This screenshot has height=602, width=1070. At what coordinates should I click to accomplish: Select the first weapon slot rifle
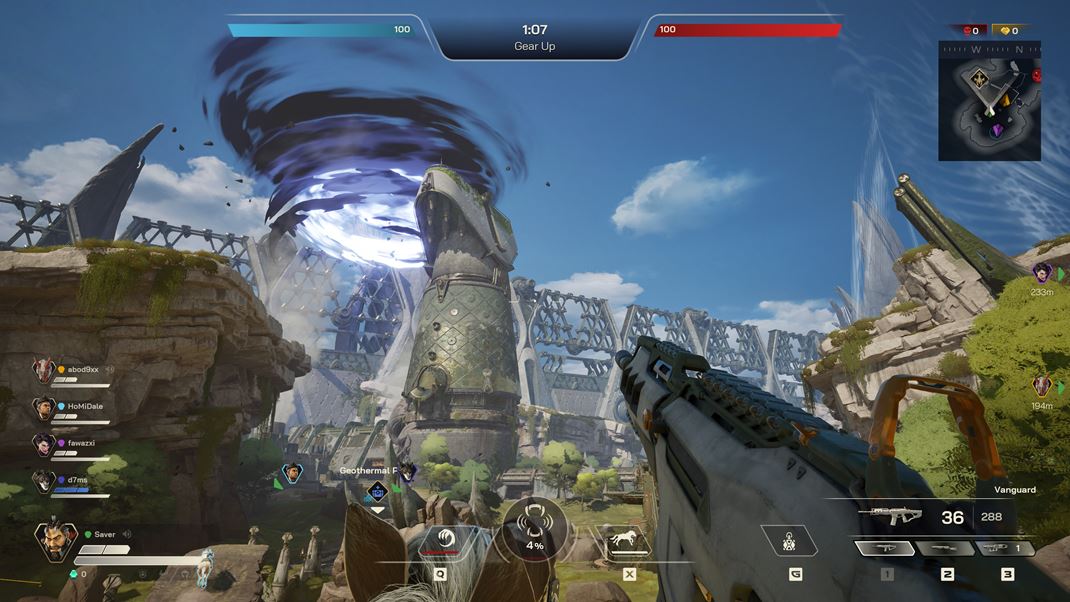885,548
